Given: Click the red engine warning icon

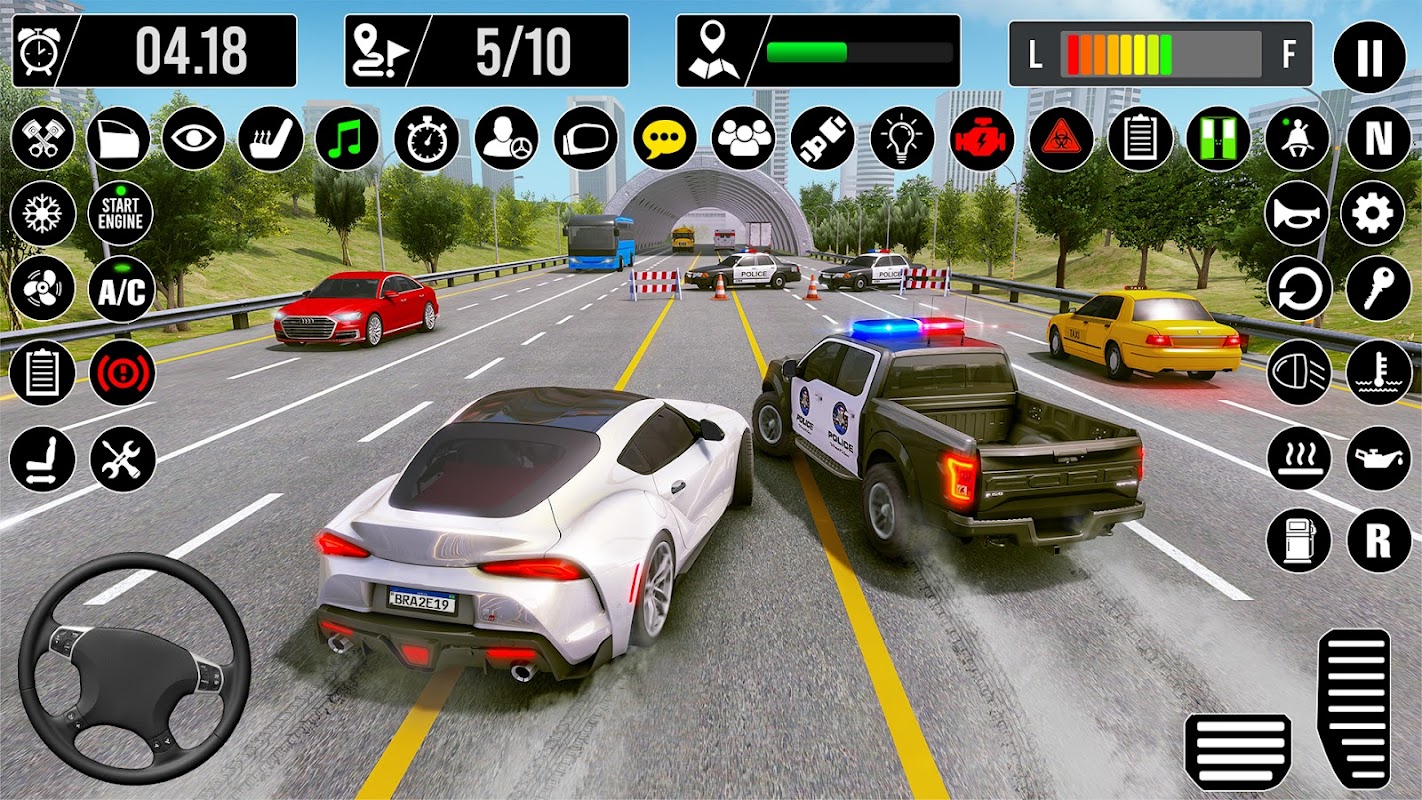Looking at the screenshot, I should point(981,138).
